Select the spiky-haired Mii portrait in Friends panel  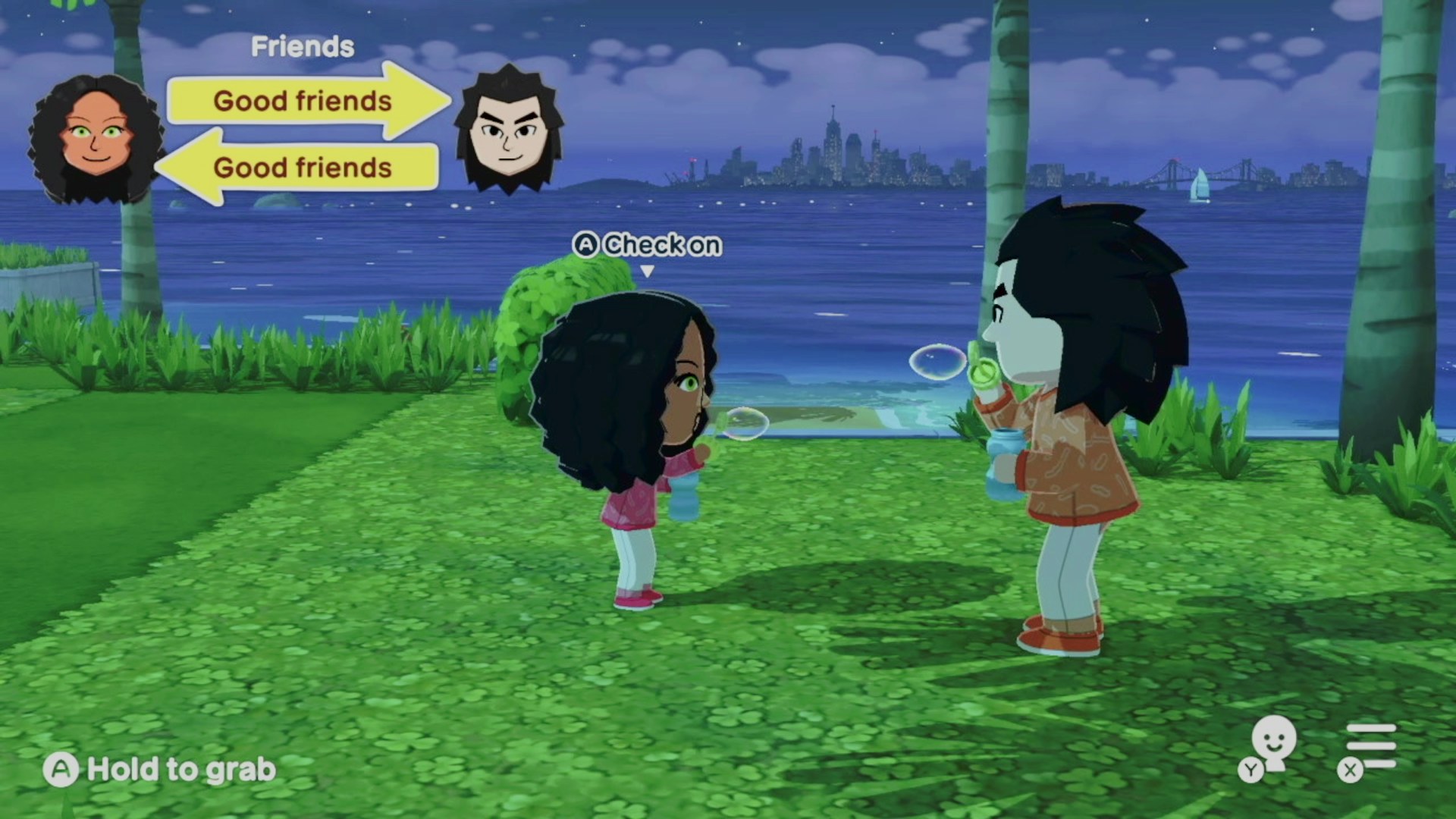509,130
